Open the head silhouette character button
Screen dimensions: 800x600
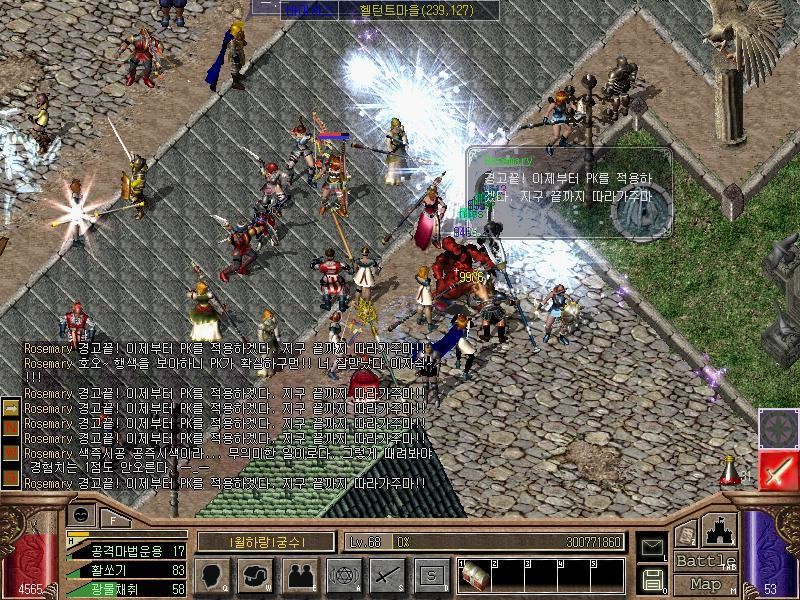click(x=213, y=575)
